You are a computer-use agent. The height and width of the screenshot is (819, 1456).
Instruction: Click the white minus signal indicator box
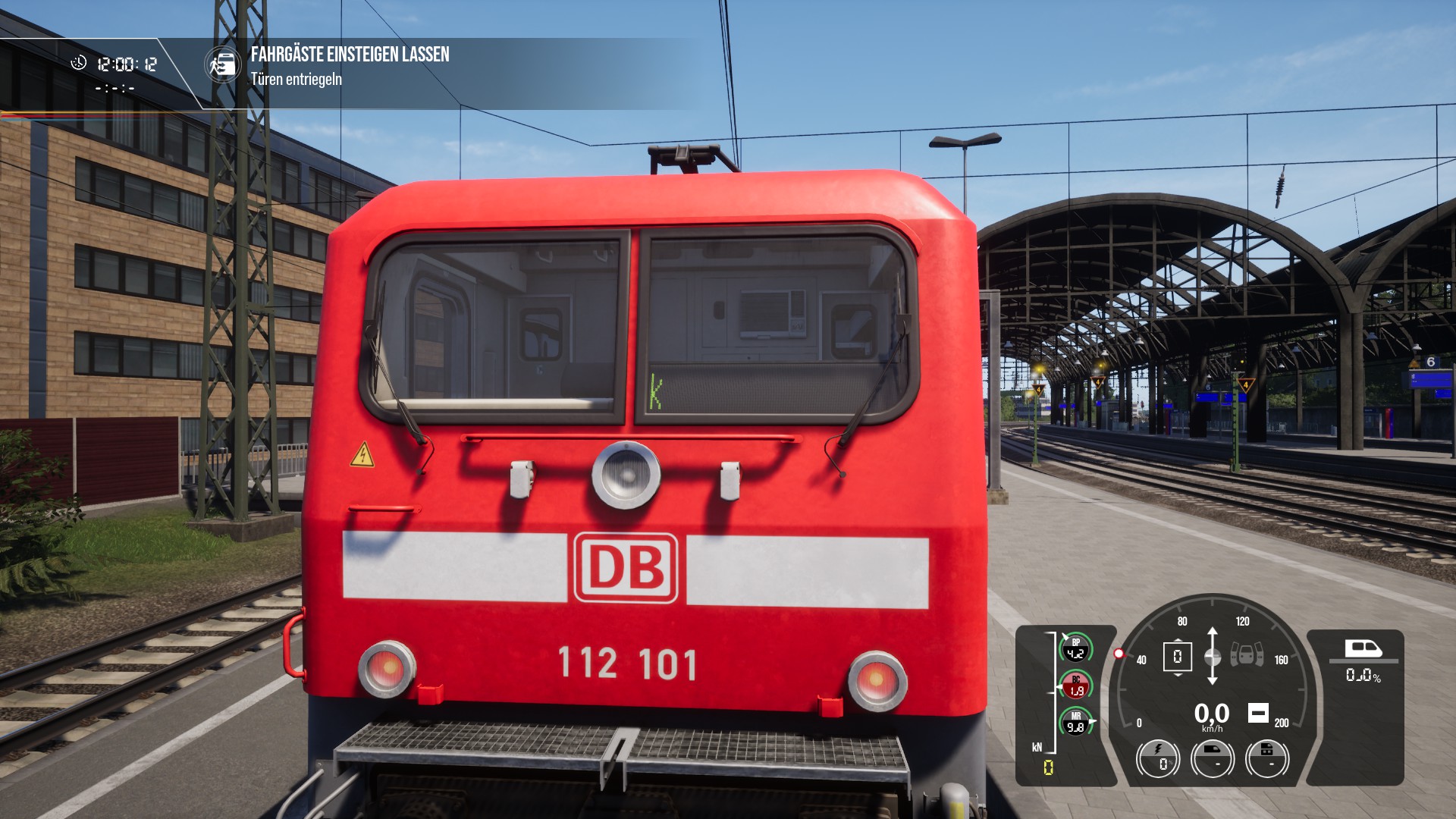point(1258,713)
